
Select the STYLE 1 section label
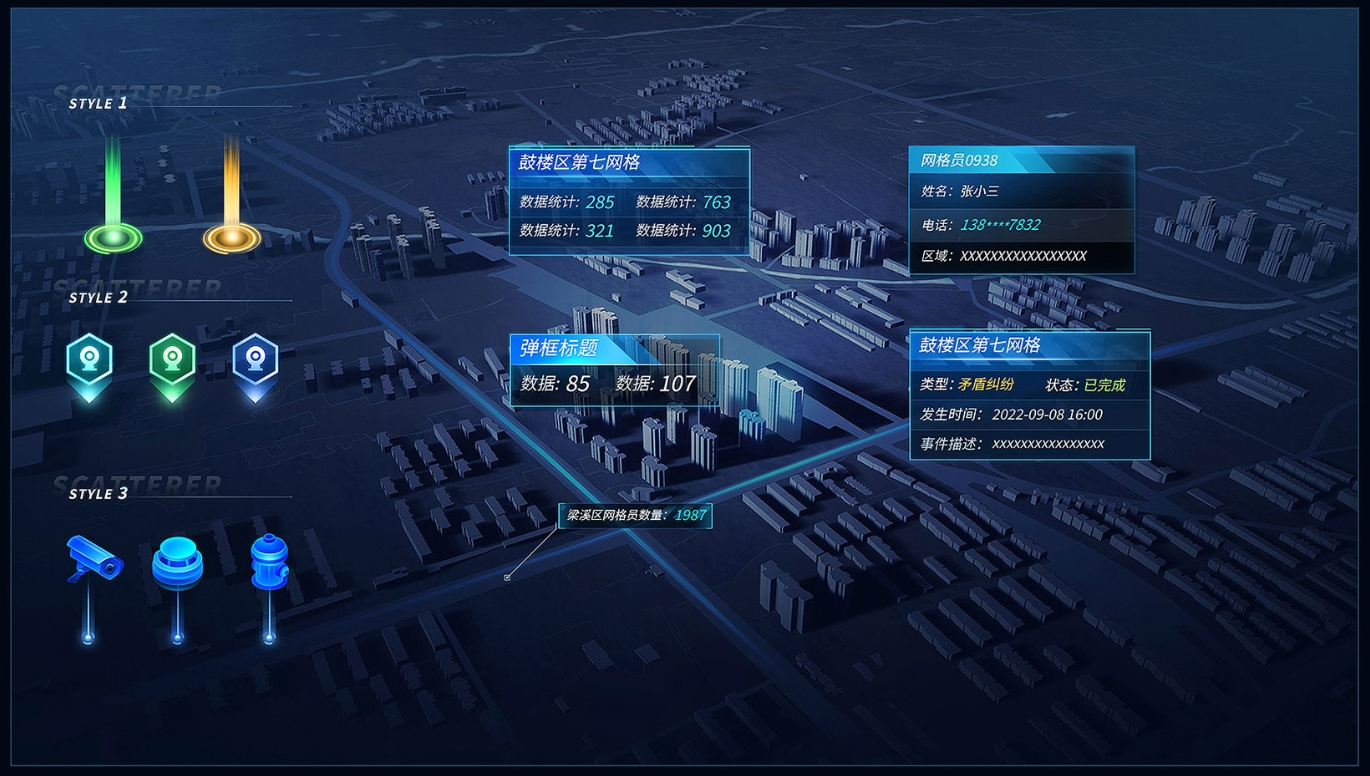pos(97,103)
